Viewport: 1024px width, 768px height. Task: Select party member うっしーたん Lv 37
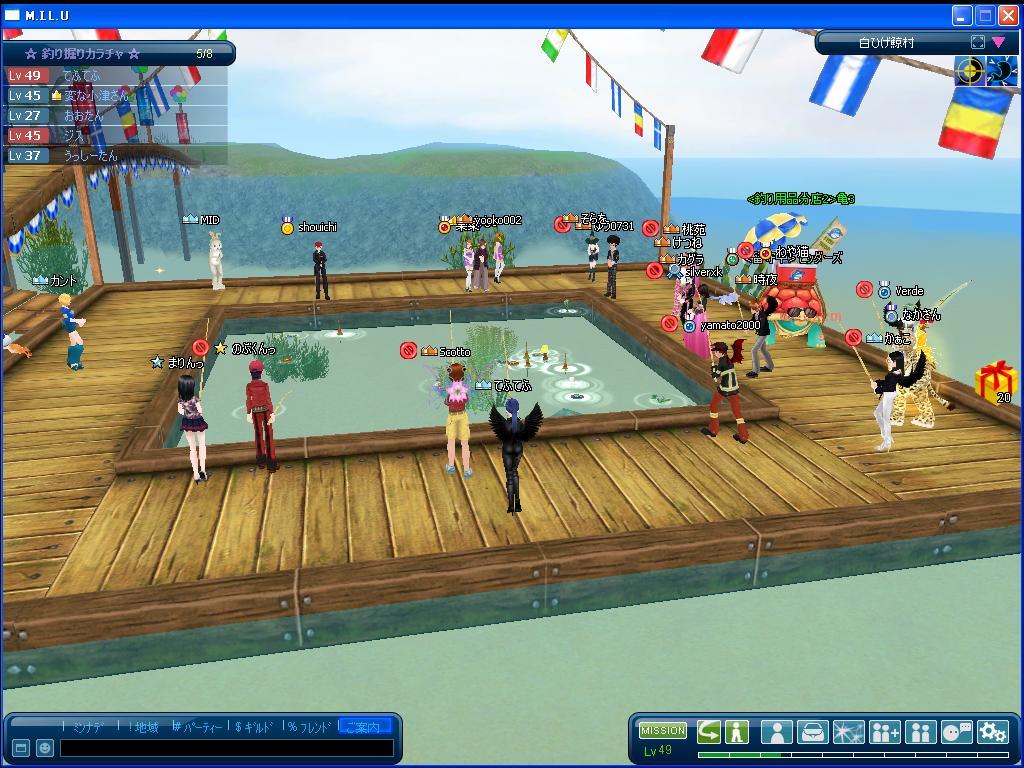[x=90, y=156]
